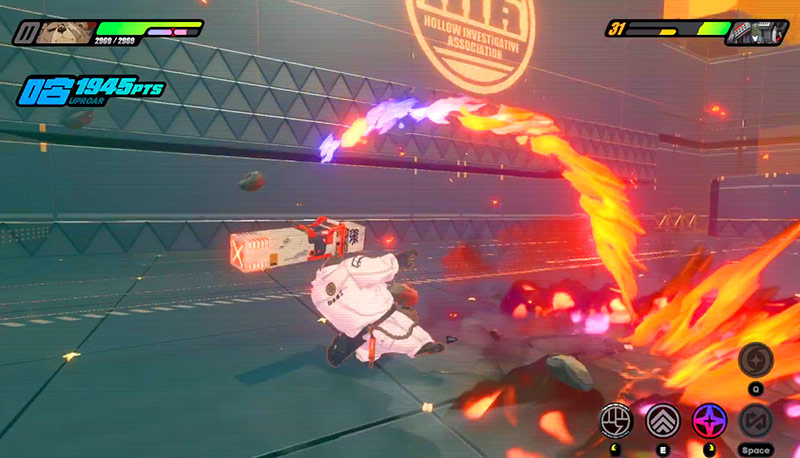Activate the greyed-out swirl star ultimate icon

click(755, 360)
